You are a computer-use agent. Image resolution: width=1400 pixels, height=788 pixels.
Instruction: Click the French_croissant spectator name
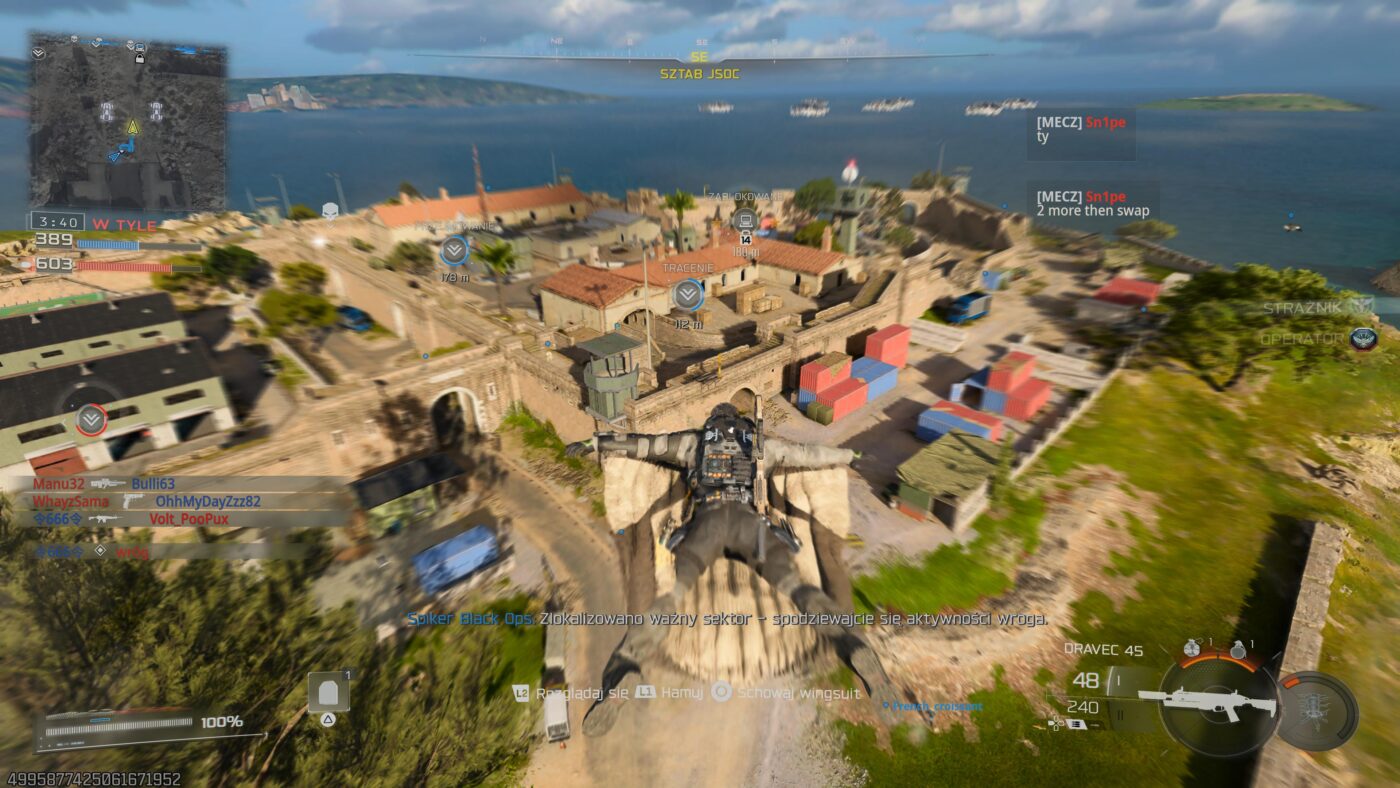pos(934,705)
